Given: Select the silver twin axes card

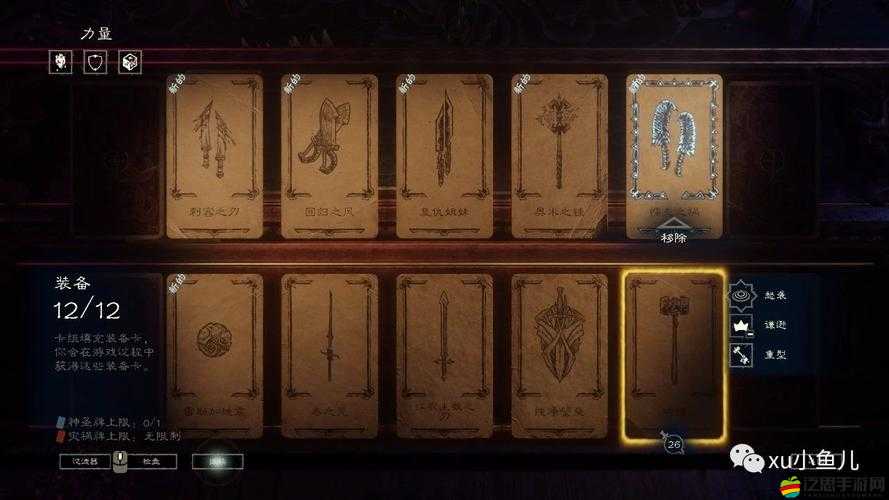Looking at the screenshot, I should pos(673,150).
